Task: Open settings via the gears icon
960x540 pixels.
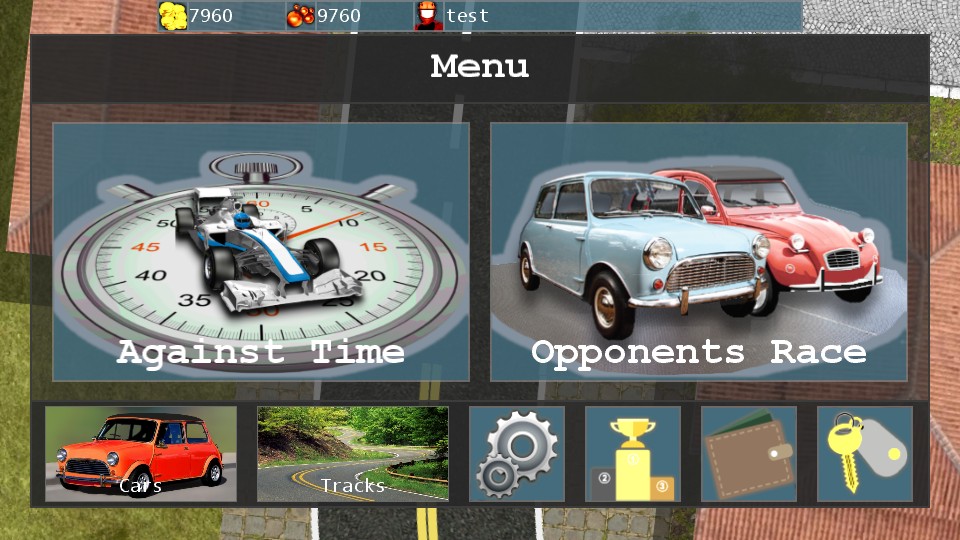Action: [517, 454]
